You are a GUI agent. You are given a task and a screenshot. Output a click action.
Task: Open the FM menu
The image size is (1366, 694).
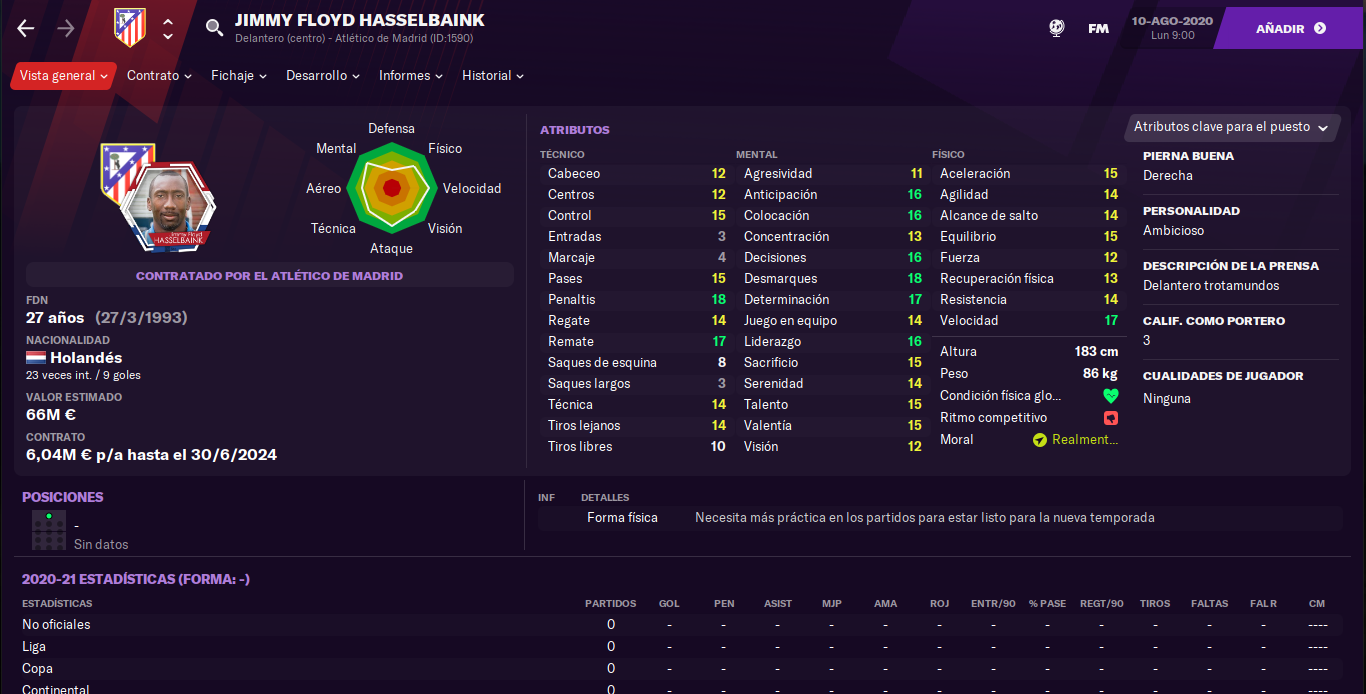(1098, 28)
